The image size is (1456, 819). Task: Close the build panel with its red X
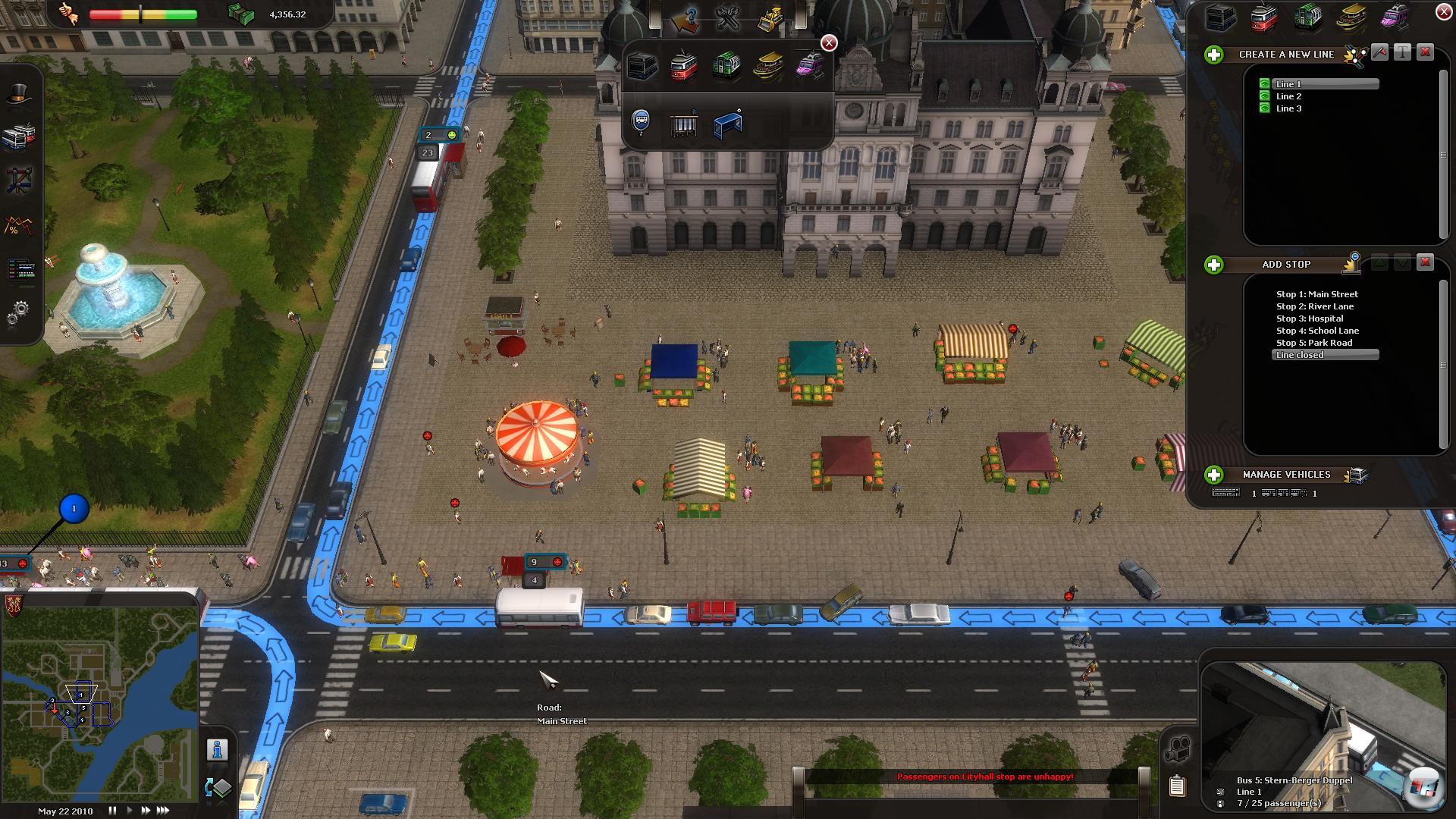coord(829,43)
